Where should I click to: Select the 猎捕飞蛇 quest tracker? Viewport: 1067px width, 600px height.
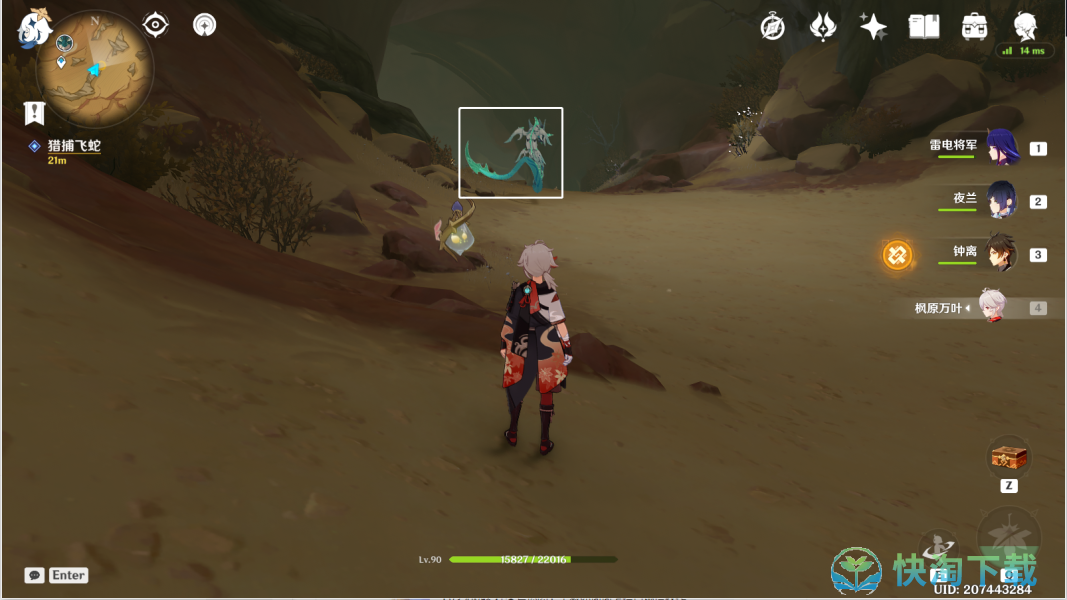pos(74,146)
